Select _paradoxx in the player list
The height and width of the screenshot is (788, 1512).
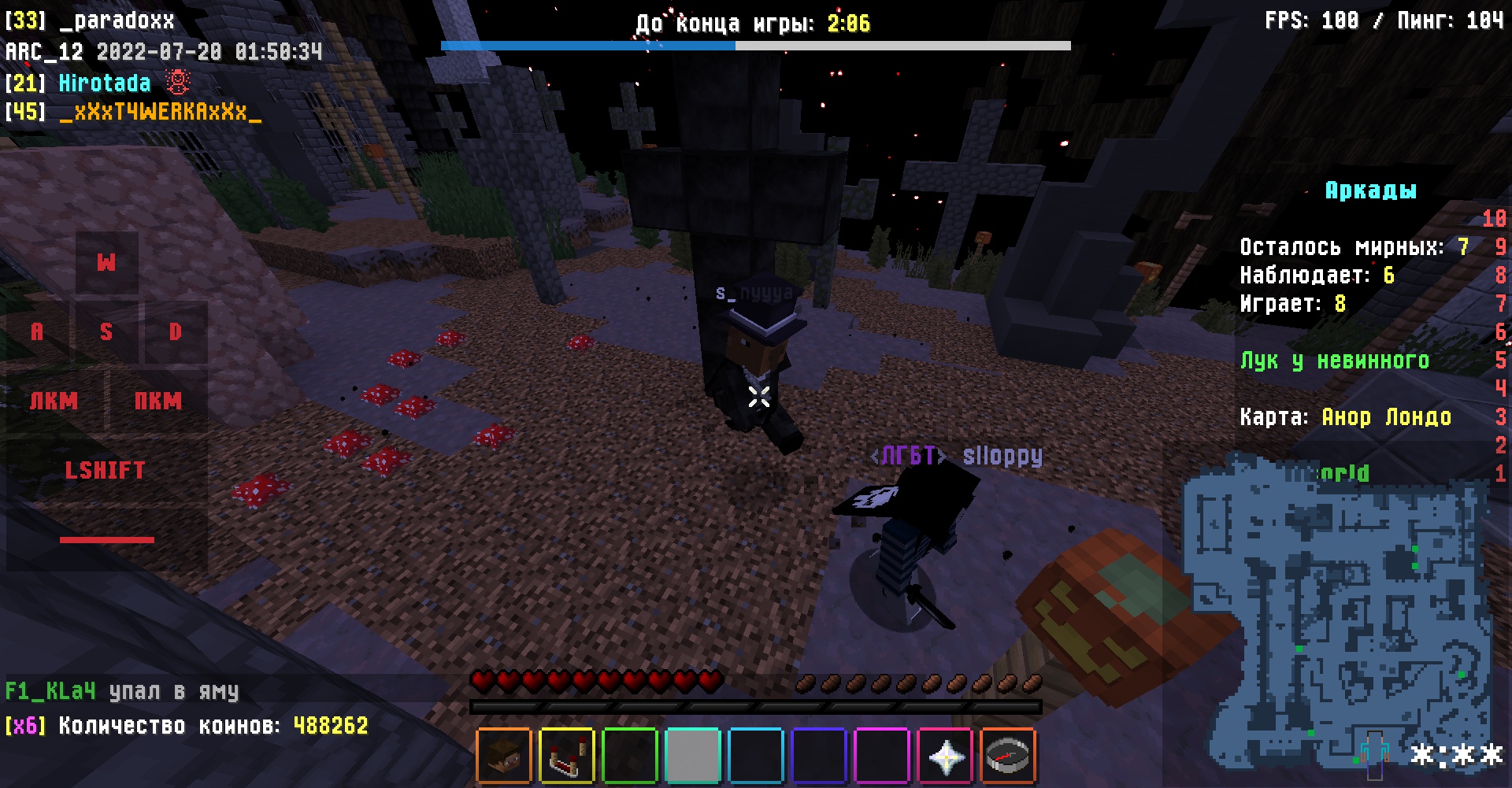click(117, 20)
